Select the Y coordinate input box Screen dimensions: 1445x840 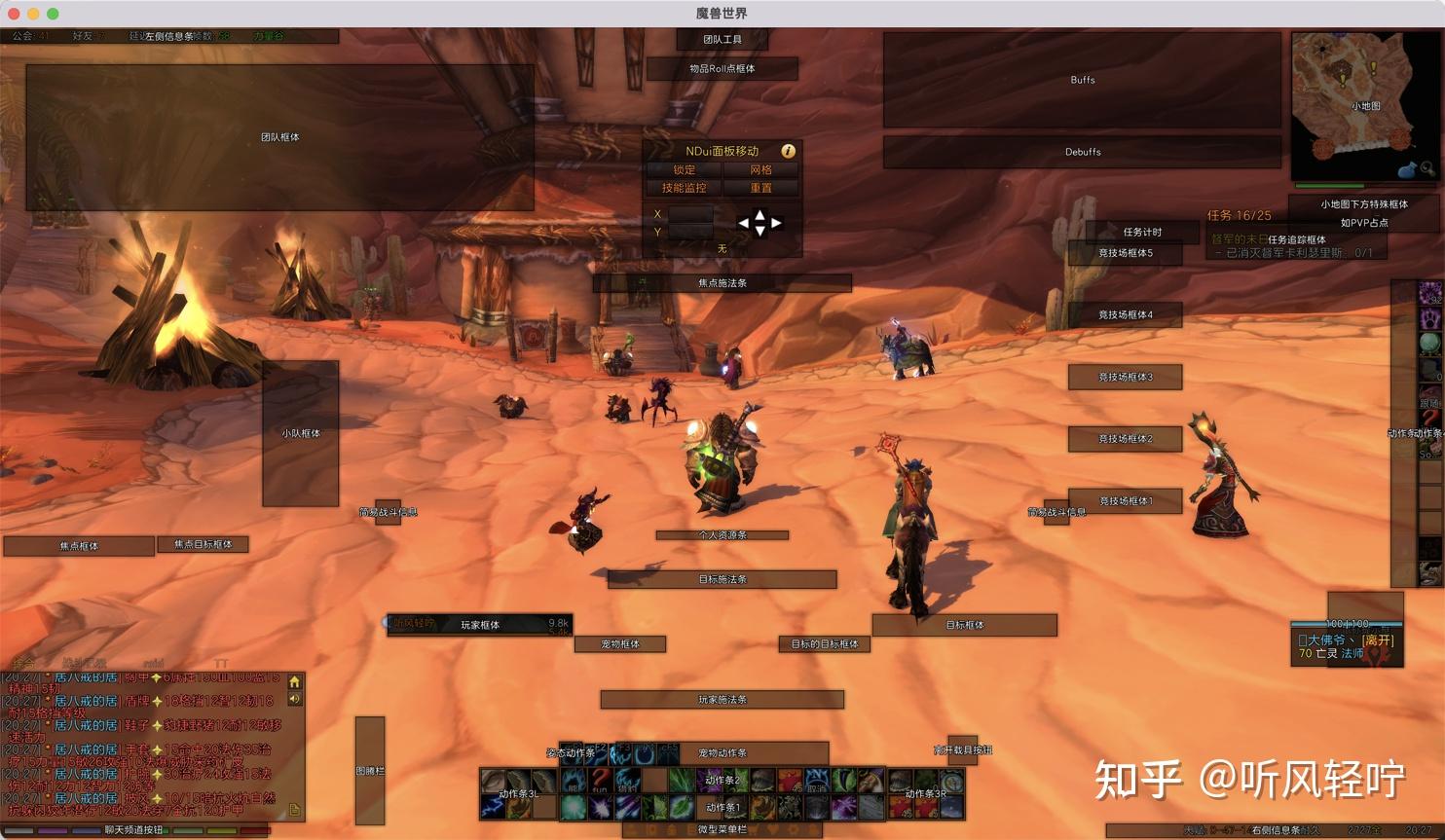[690, 232]
